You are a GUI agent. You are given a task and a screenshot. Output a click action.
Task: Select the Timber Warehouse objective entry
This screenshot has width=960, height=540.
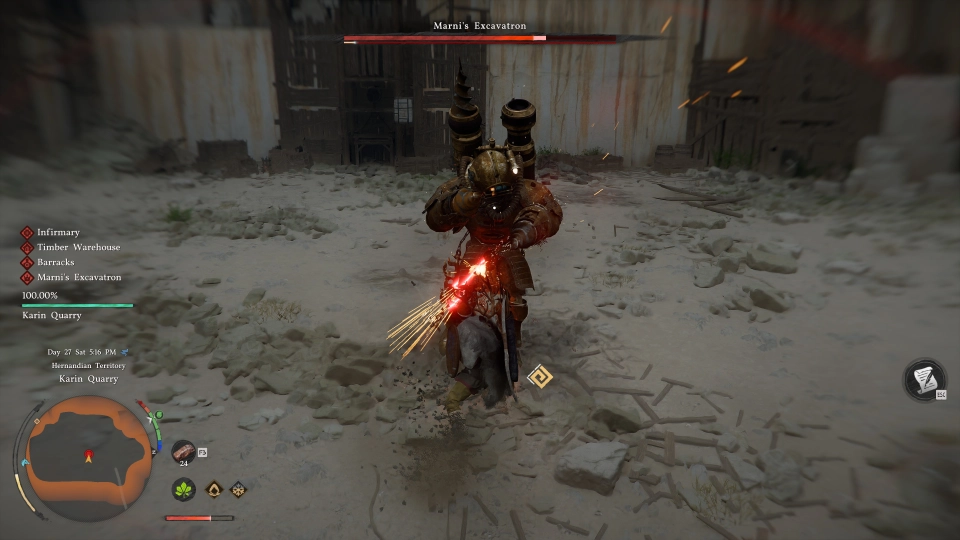78,247
